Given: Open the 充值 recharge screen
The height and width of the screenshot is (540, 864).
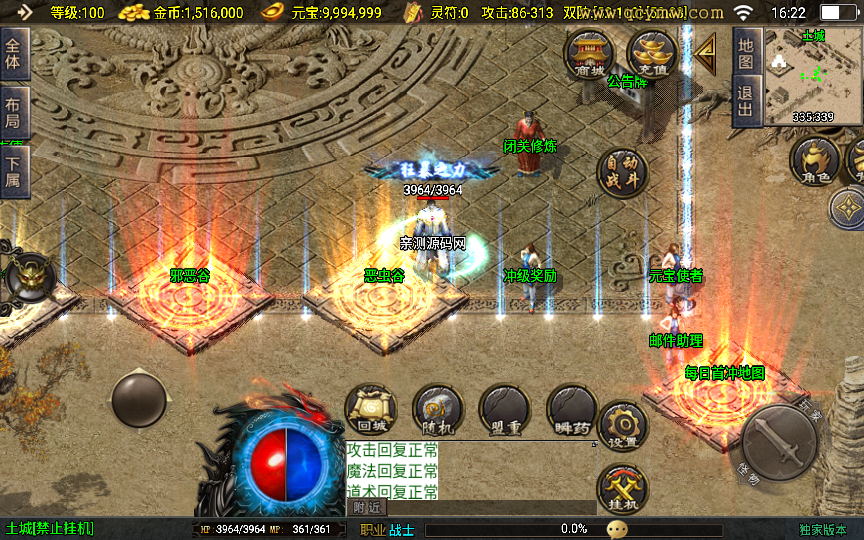Looking at the screenshot, I should pos(652,54).
